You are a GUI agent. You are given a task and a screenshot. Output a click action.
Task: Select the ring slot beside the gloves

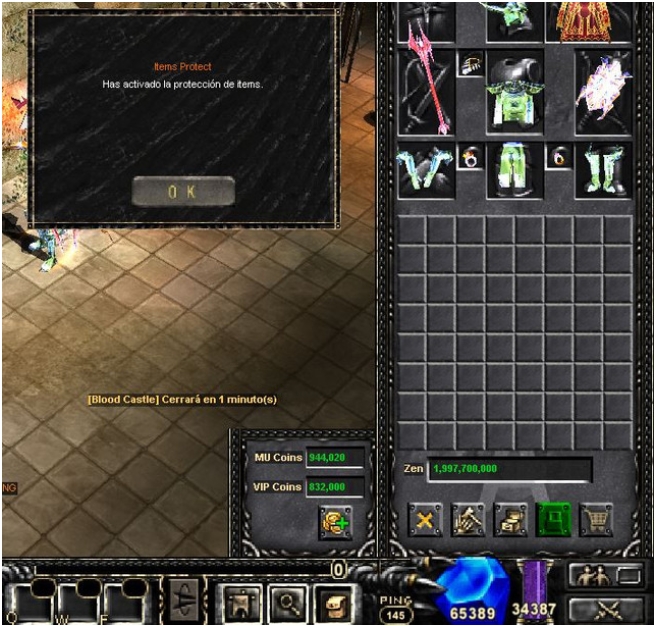(470, 157)
